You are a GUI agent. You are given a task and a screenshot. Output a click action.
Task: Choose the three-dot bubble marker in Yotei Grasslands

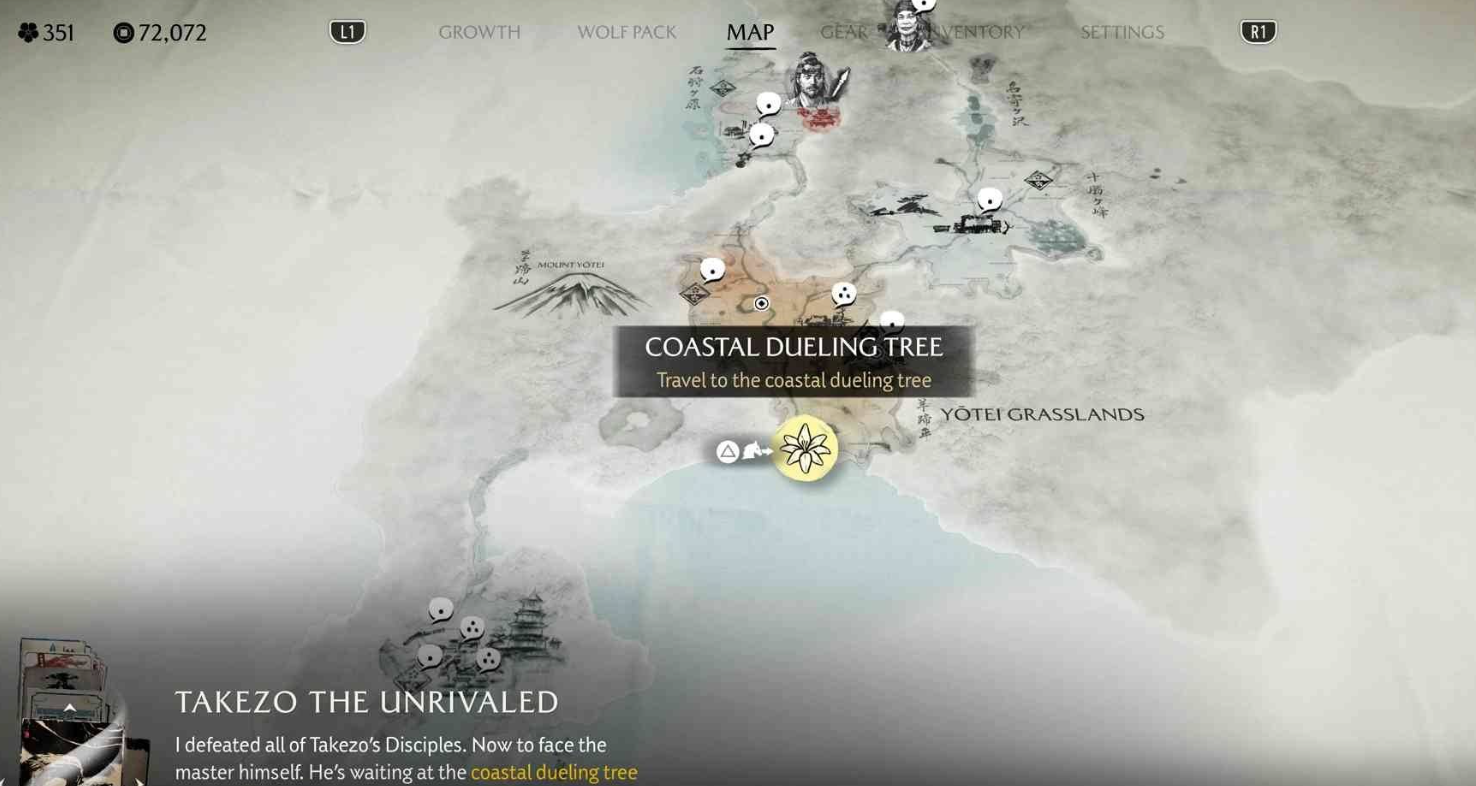[844, 294]
